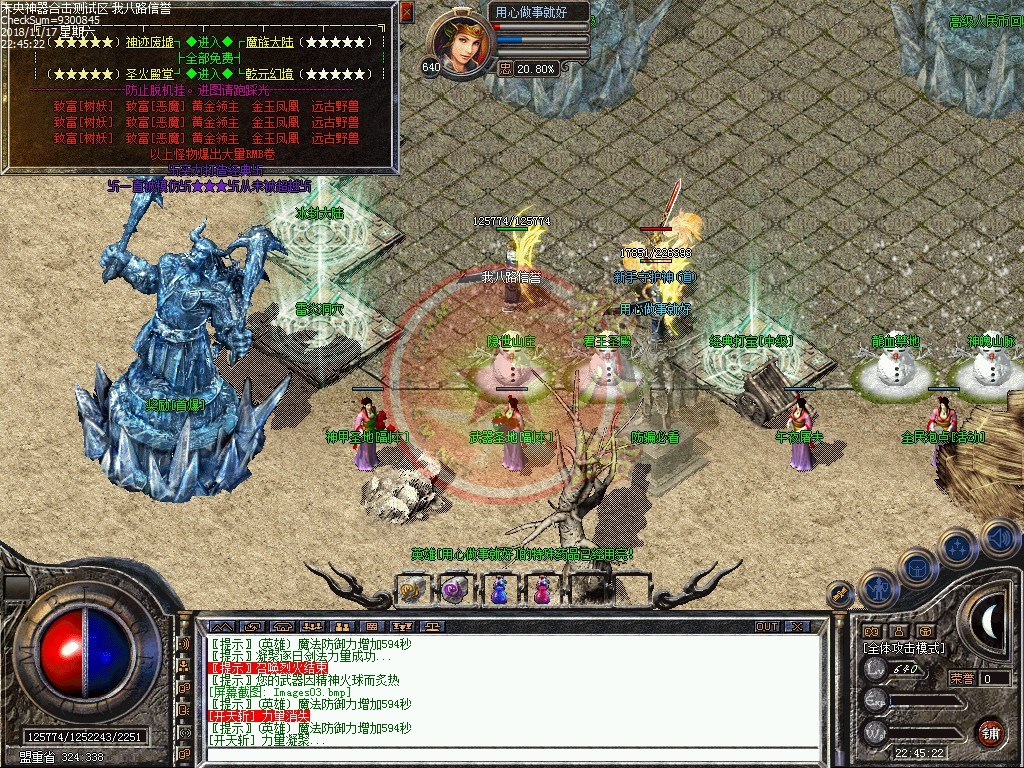Open the red 铺 shop button

tap(990, 732)
